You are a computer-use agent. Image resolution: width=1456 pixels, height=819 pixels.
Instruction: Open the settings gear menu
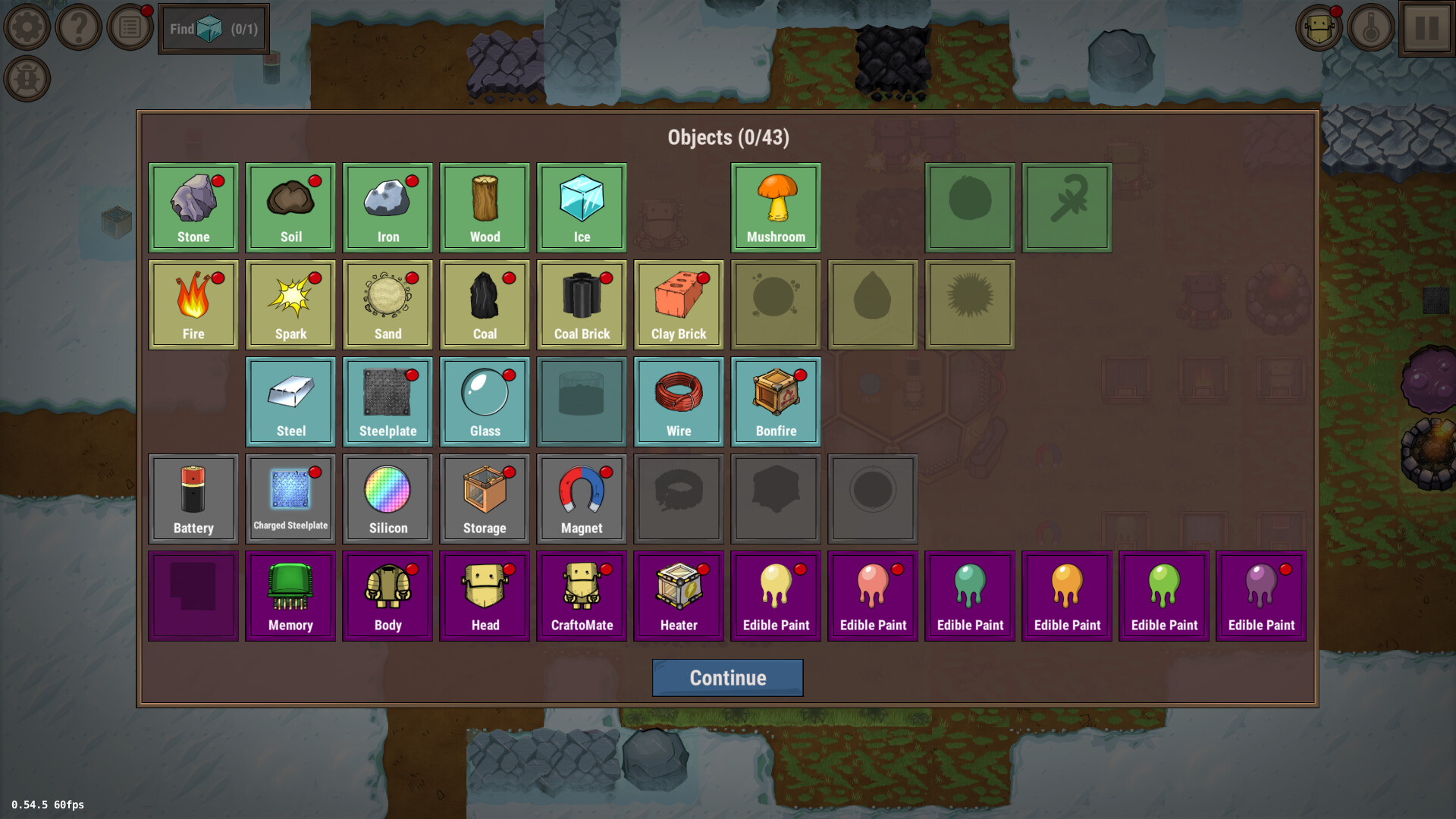pyautogui.click(x=27, y=27)
